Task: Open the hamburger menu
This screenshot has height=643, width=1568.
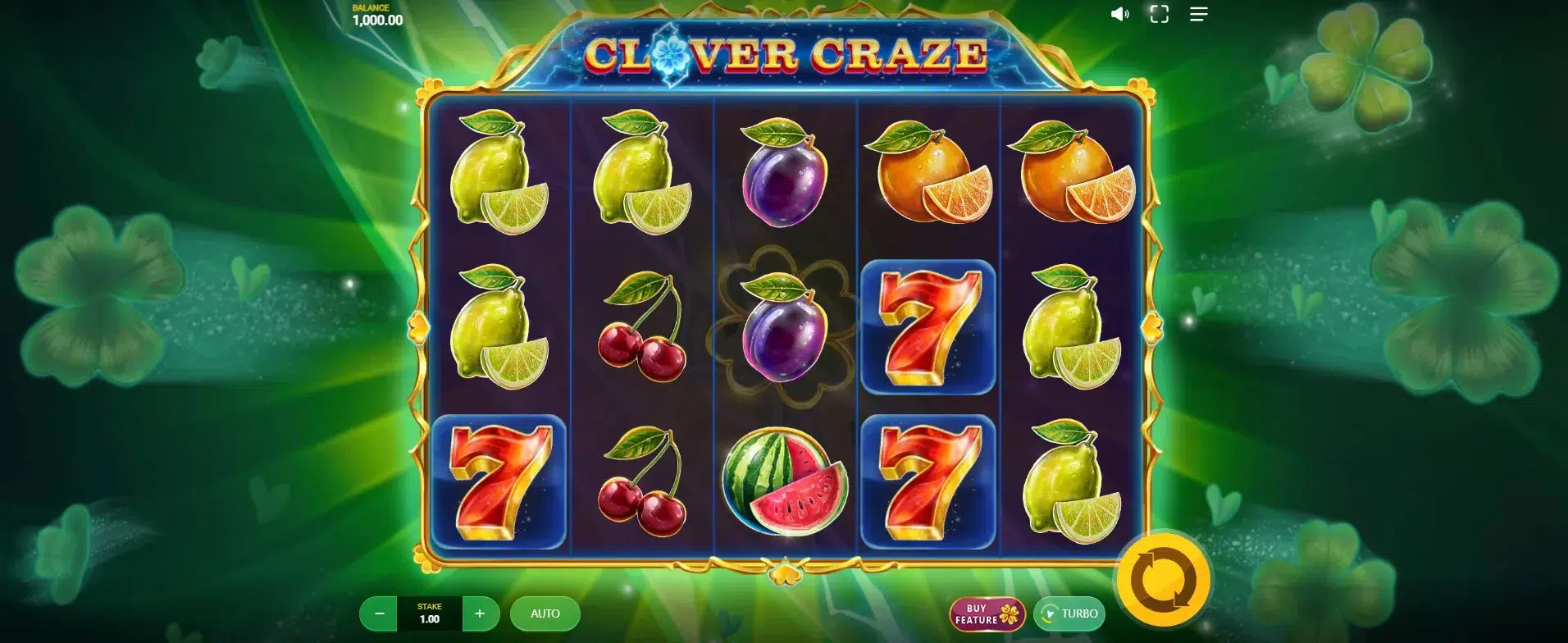Action: [1198, 15]
